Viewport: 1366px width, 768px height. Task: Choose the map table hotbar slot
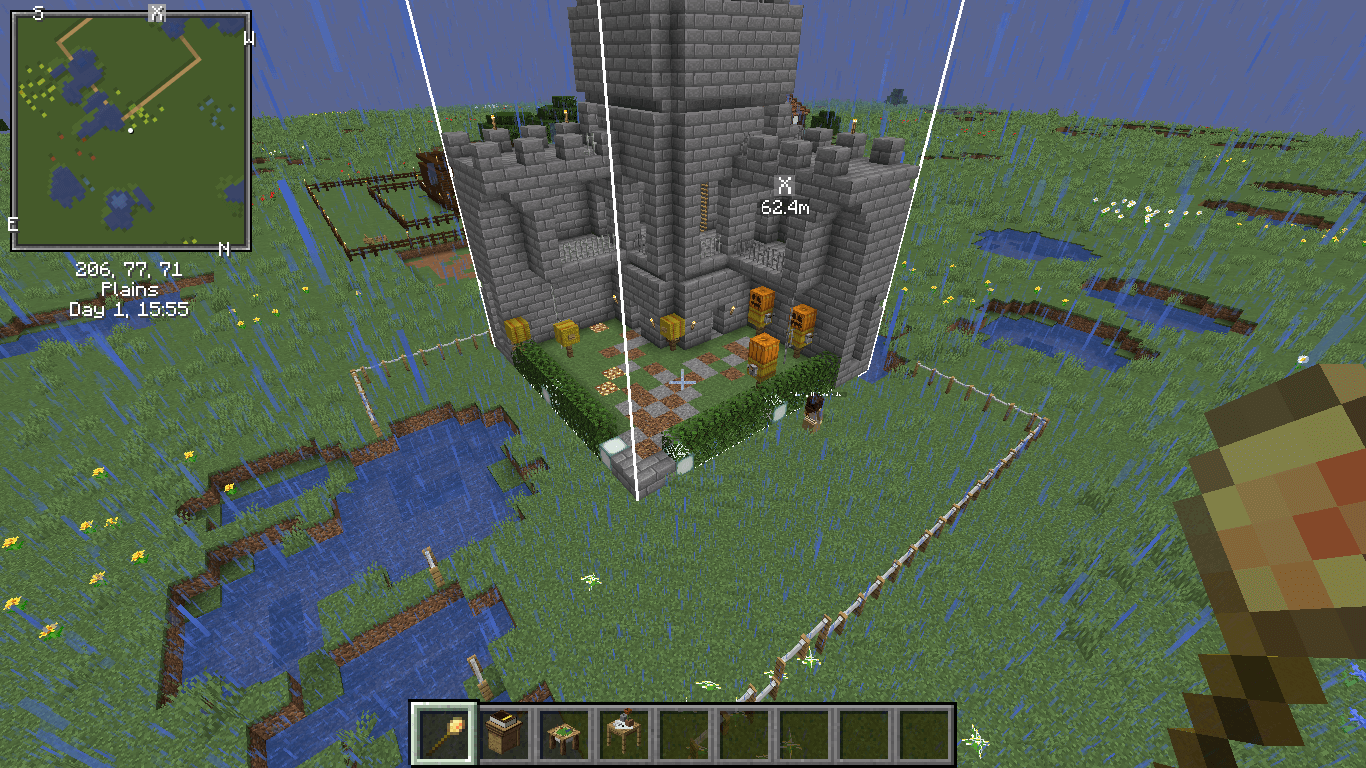(x=562, y=734)
